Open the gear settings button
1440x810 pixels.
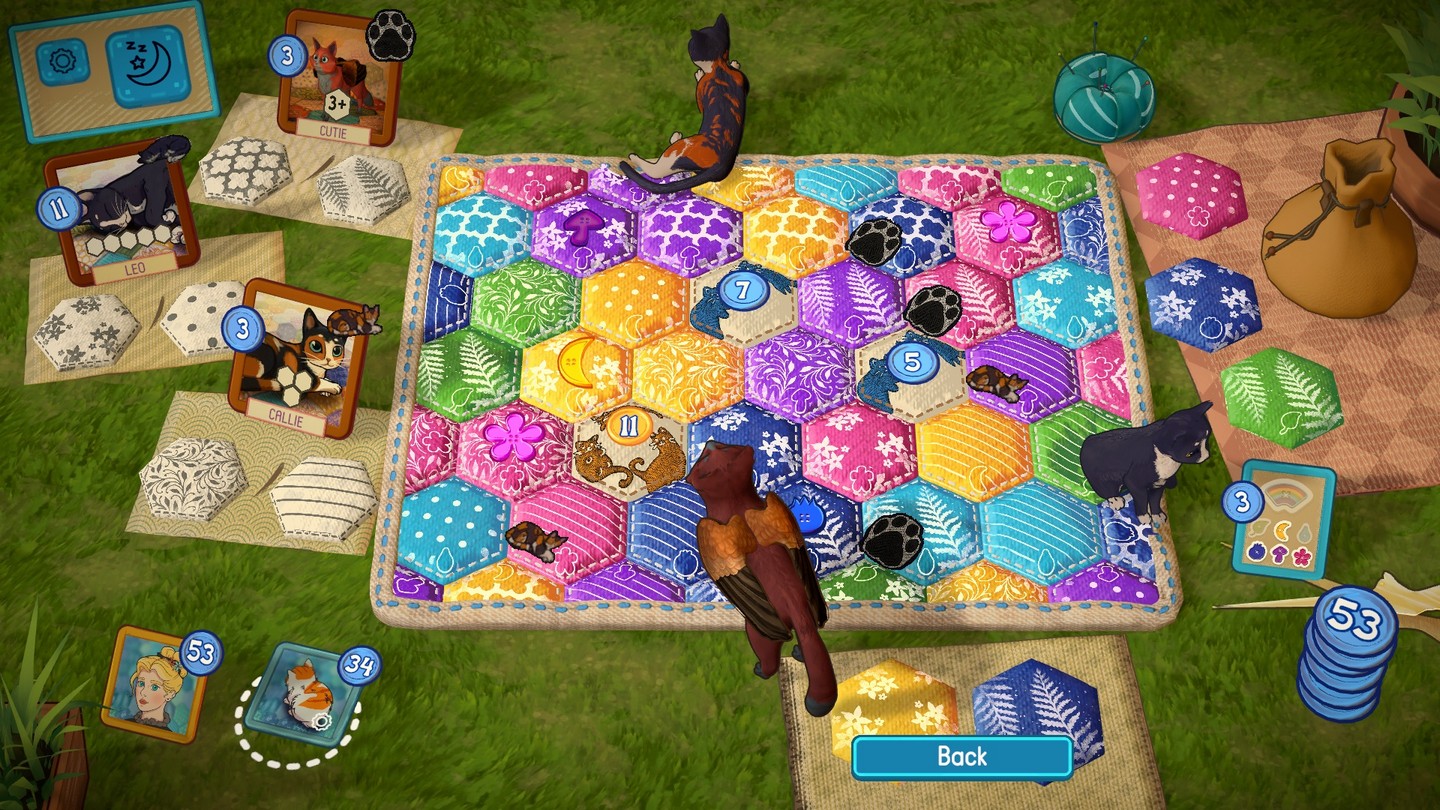tap(63, 62)
